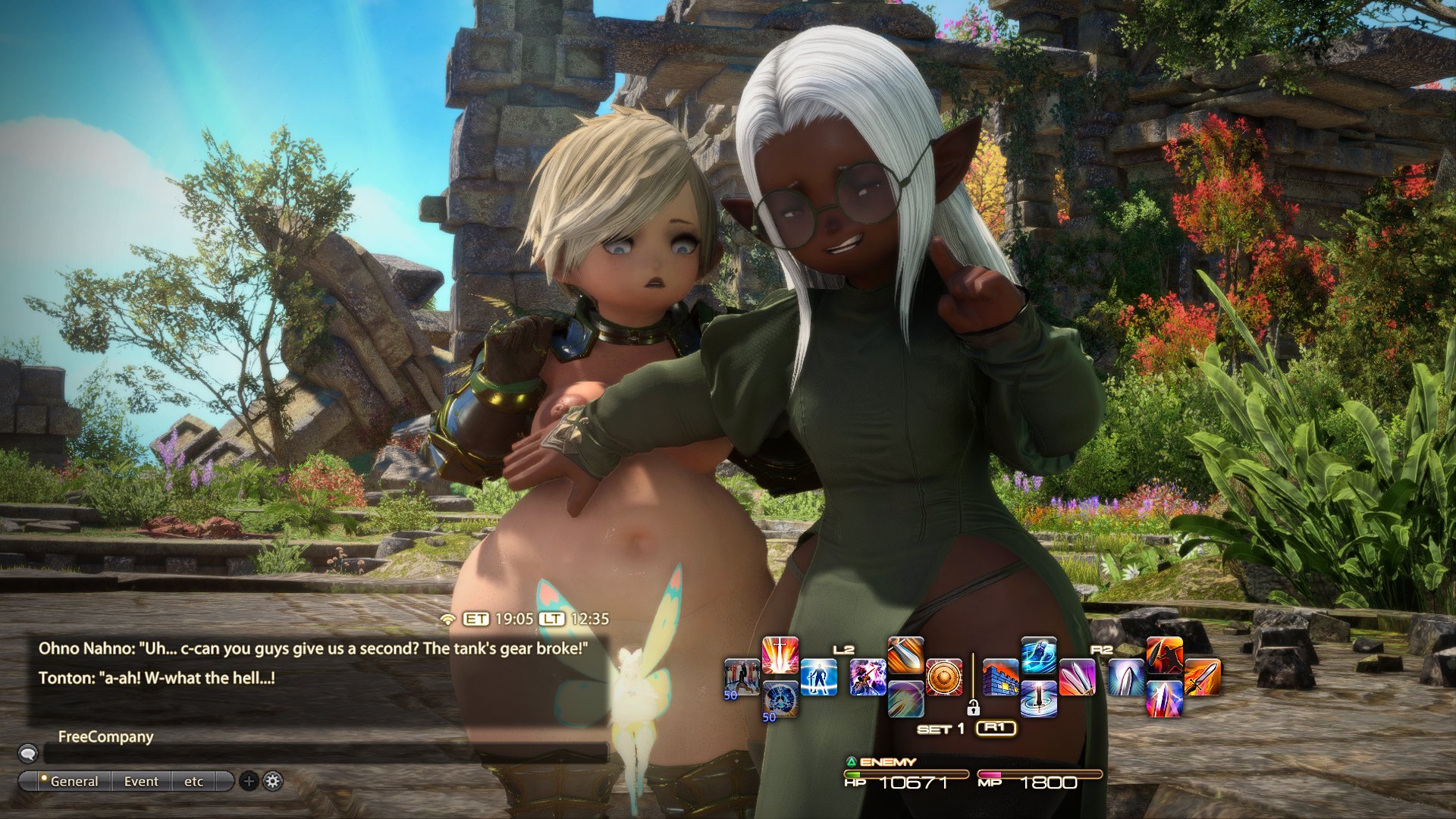Viewport: 1456px width, 819px height.
Task: Switch to the General chat tab
Action: point(74,781)
